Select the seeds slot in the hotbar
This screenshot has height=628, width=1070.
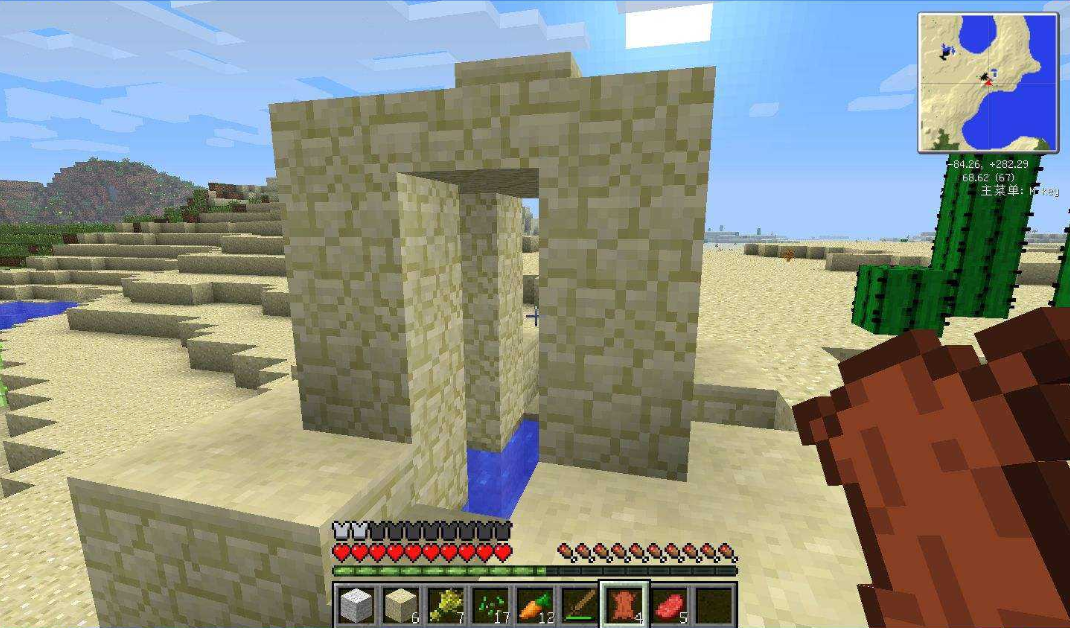point(489,605)
